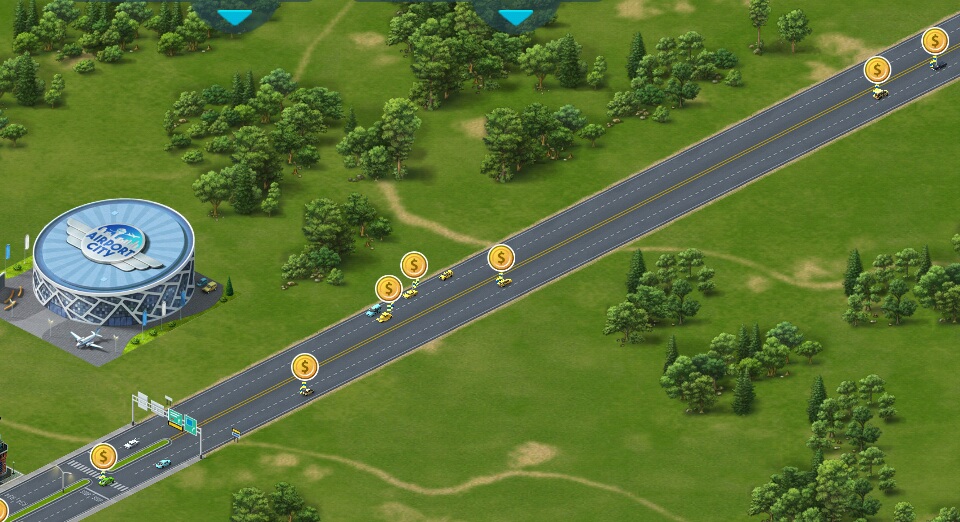Collect the coin at the highway's far end
Image resolution: width=960 pixels, height=522 pixels.
pyautogui.click(x=934, y=41)
